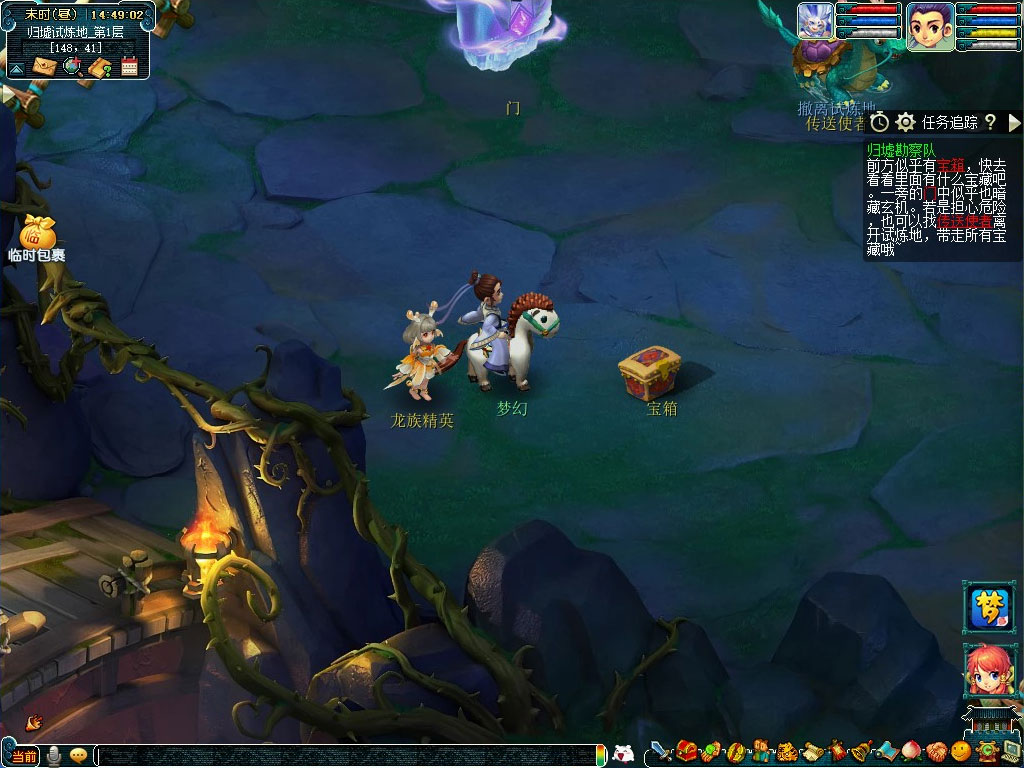Open the smiley face friends icon
Image resolution: width=1024 pixels, height=768 pixels.
tap(961, 752)
